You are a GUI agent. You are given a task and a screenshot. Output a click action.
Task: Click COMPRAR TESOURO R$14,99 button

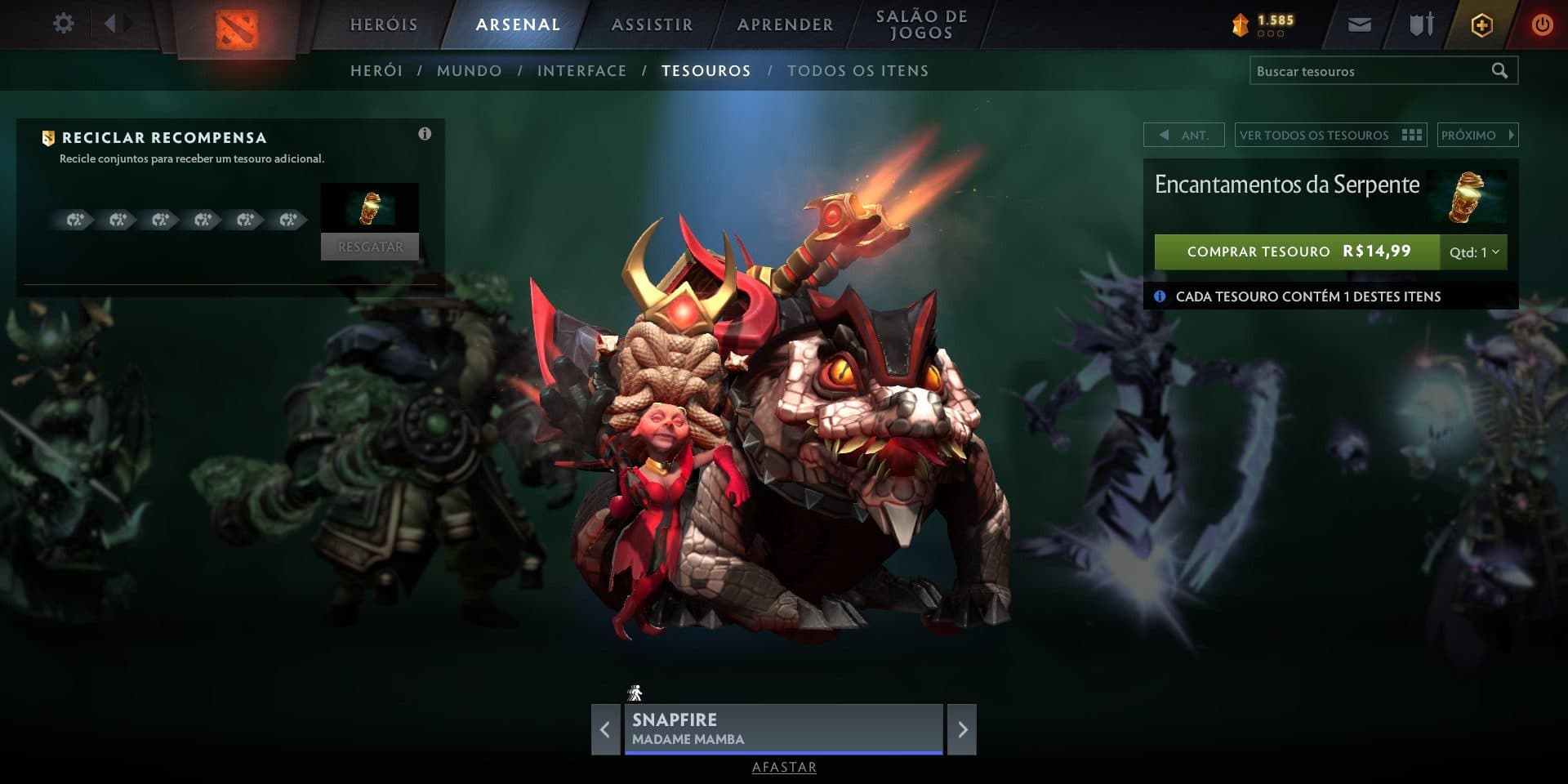(x=1298, y=252)
